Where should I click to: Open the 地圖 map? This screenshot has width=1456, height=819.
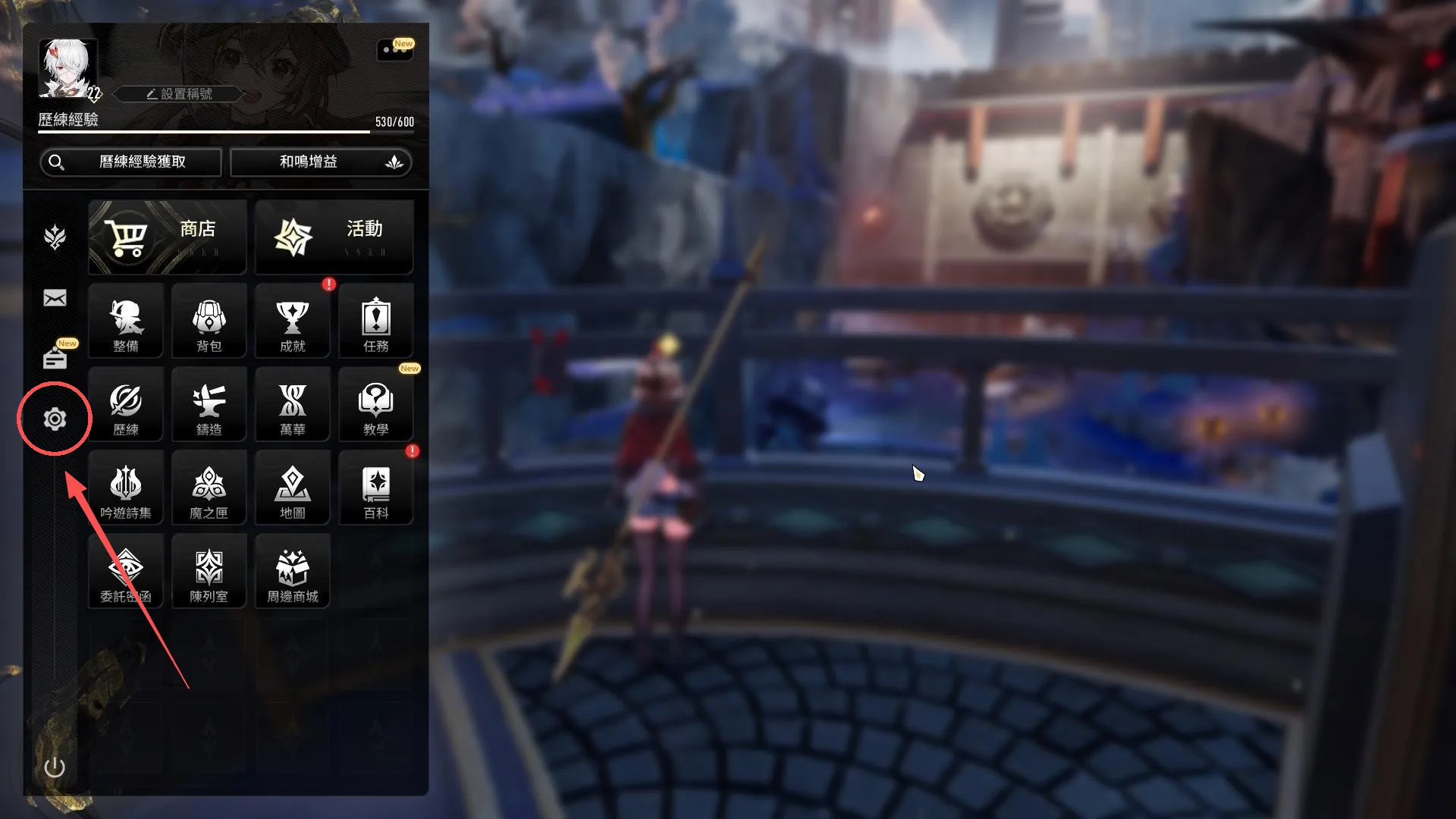pyautogui.click(x=293, y=488)
